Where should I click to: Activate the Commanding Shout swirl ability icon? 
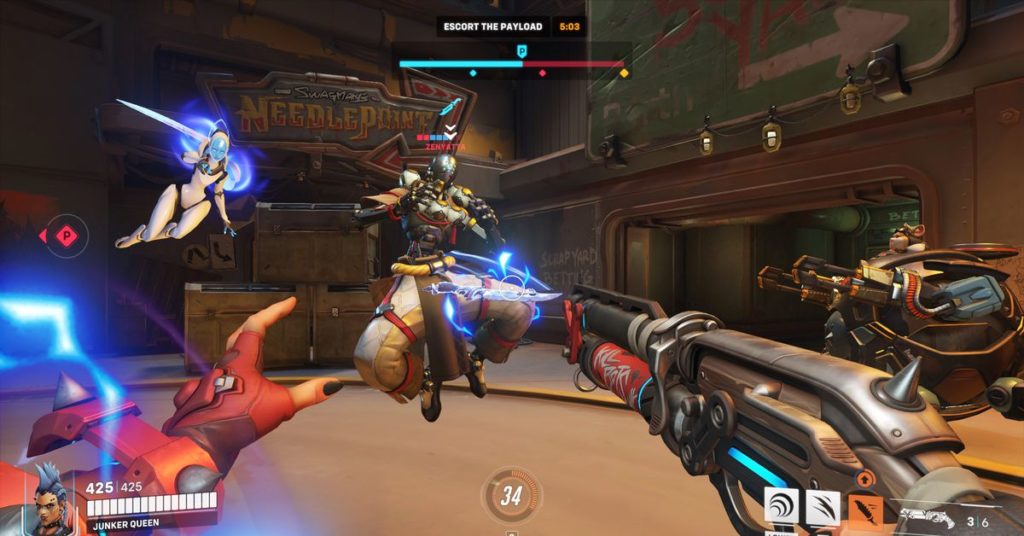781,506
